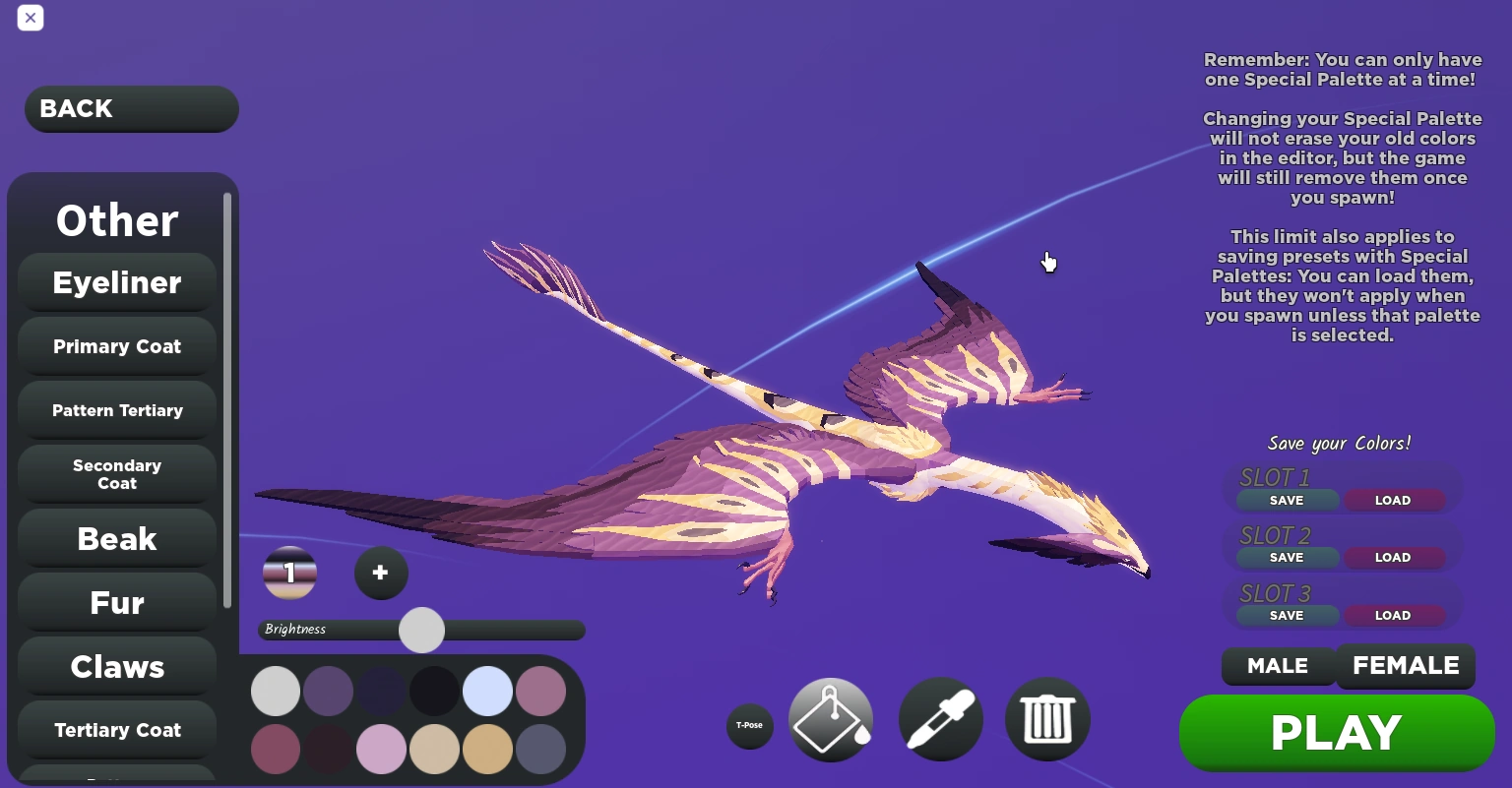This screenshot has height=788, width=1512.
Task: Select the Beak category
Action: [x=116, y=538]
